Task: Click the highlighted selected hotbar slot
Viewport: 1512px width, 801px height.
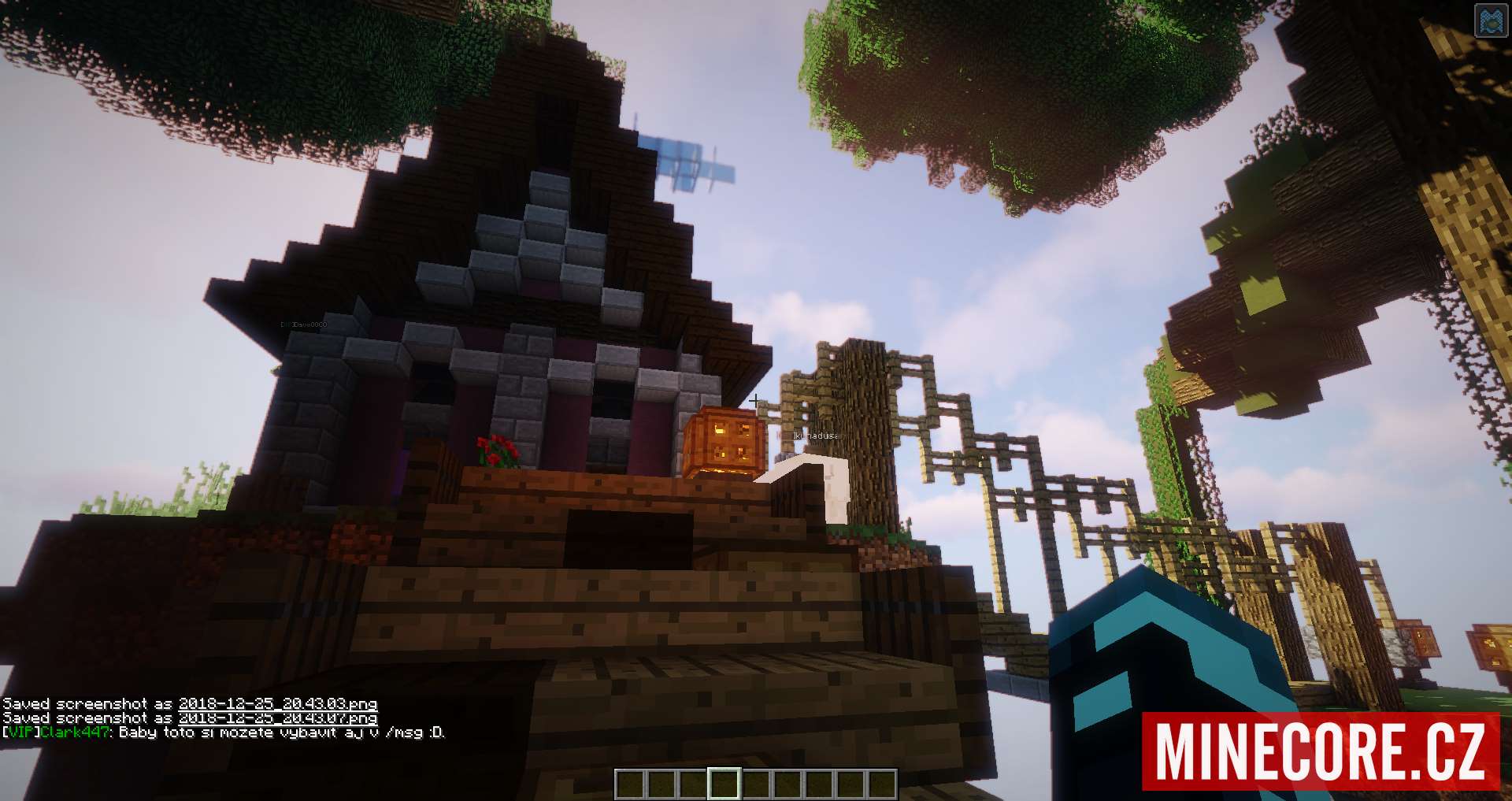Action: 724,784
